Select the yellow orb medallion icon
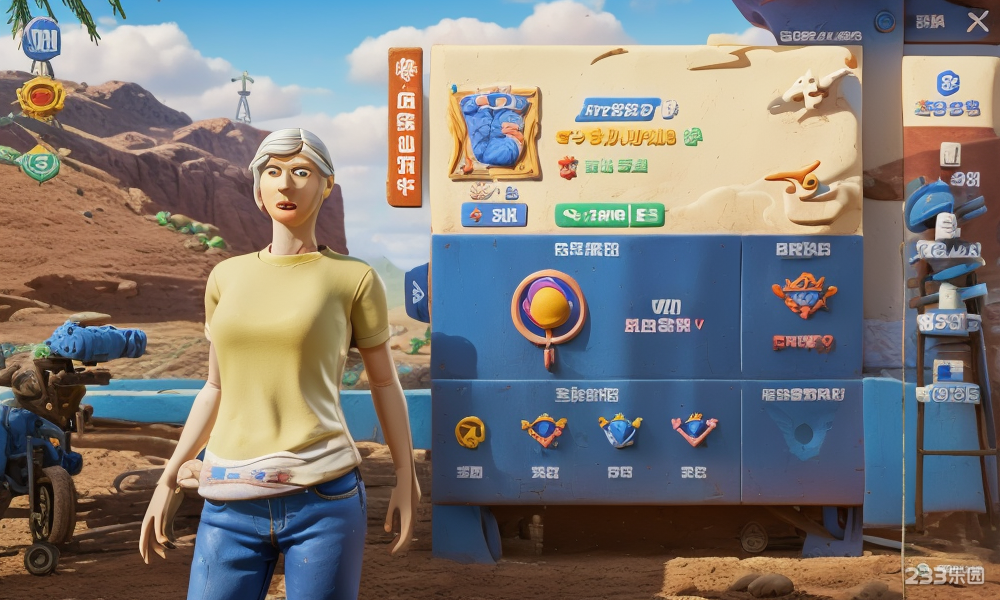The width and height of the screenshot is (1000, 600). pos(548,308)
